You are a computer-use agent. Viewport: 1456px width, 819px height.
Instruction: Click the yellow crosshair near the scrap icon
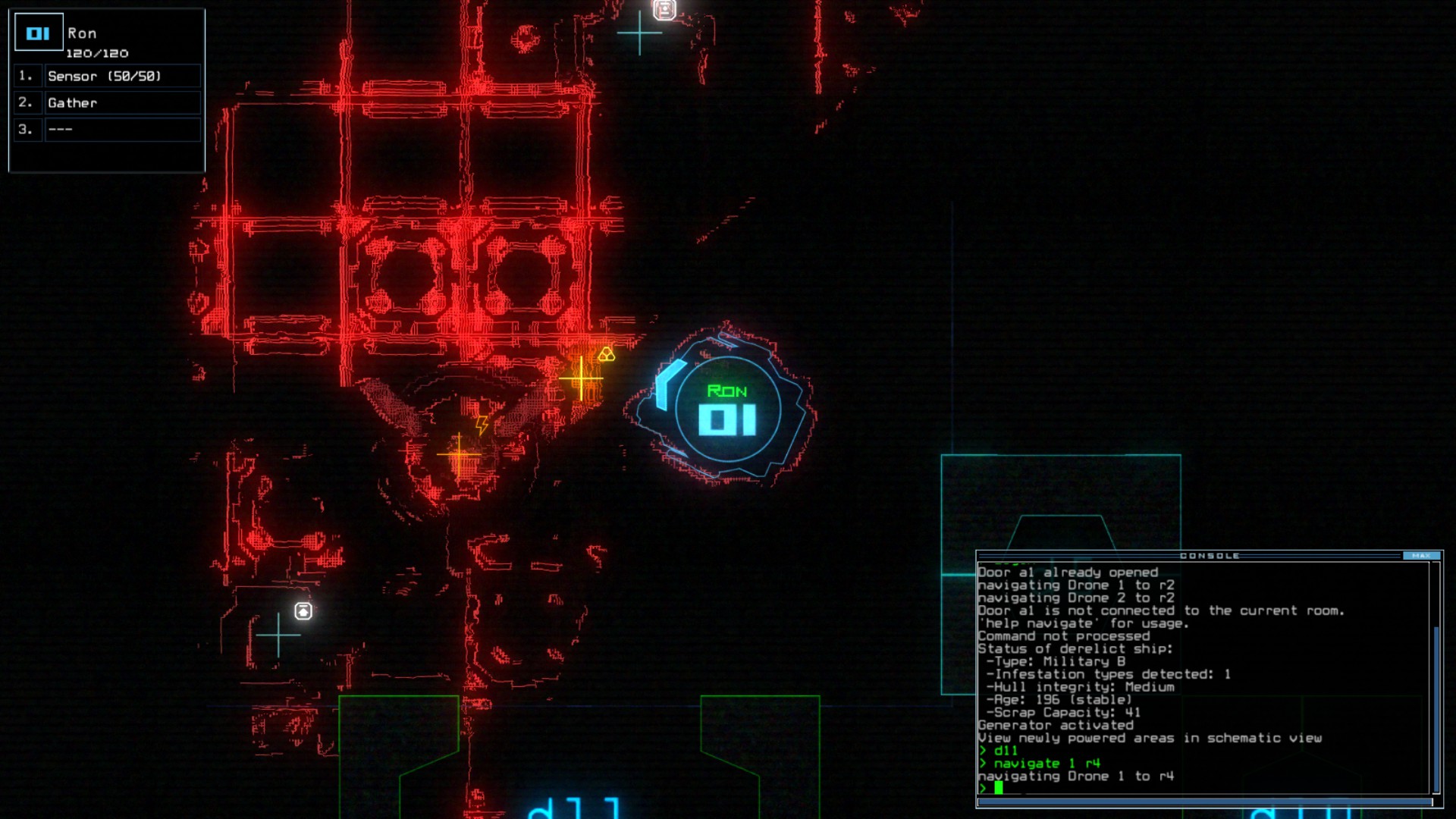tap(580, 377)
